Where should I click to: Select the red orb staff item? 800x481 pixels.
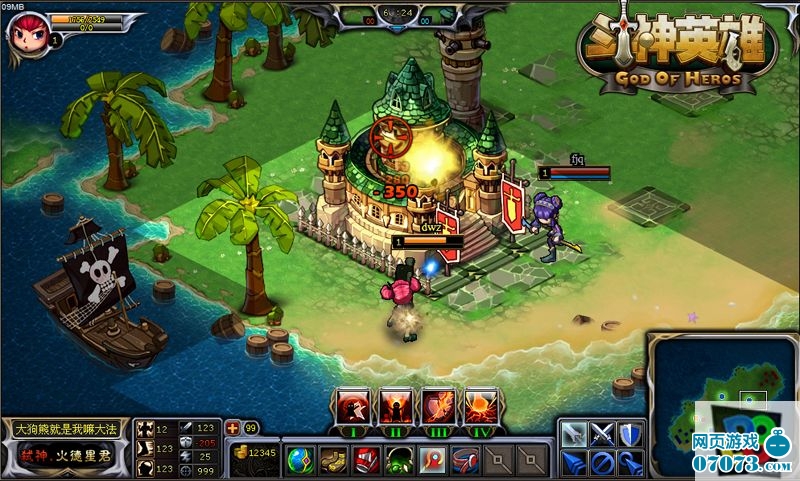pyautogui.click(x=433, y=460)
